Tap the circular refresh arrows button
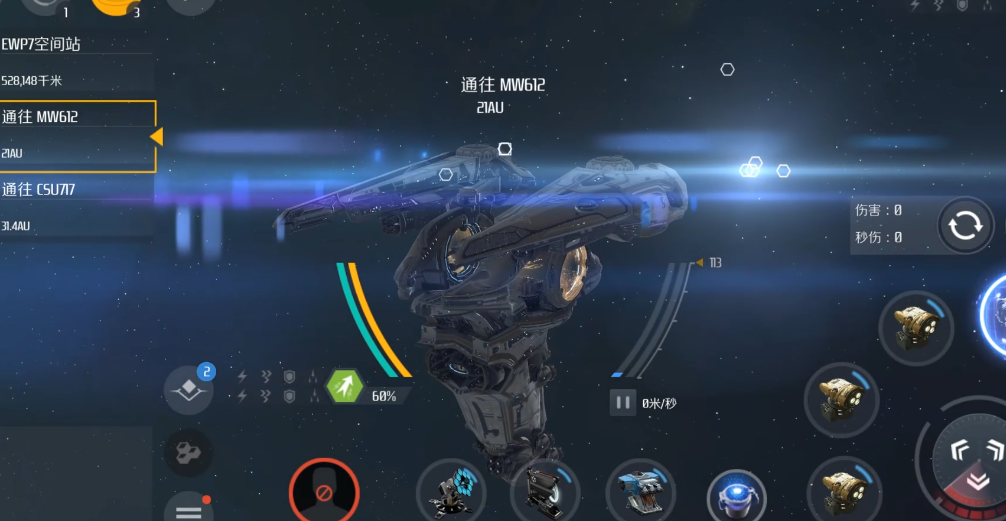1006x521 pixels. [965, 225]
